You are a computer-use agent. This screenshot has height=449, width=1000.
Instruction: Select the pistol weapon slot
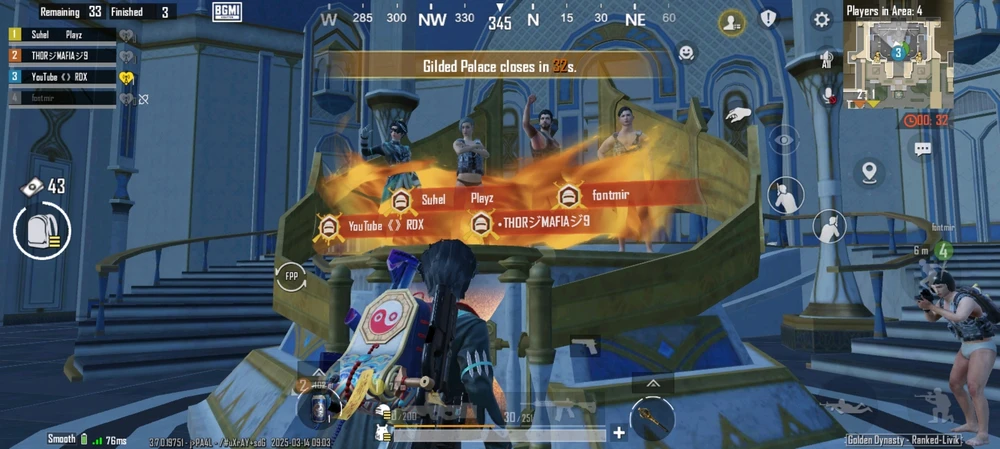point(585,346)
